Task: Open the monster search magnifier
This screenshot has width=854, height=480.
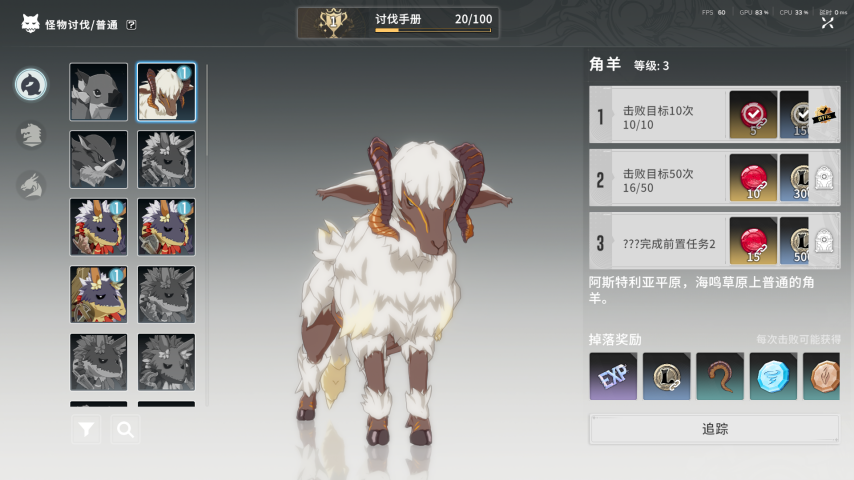Action: click(x=125, y=430)
